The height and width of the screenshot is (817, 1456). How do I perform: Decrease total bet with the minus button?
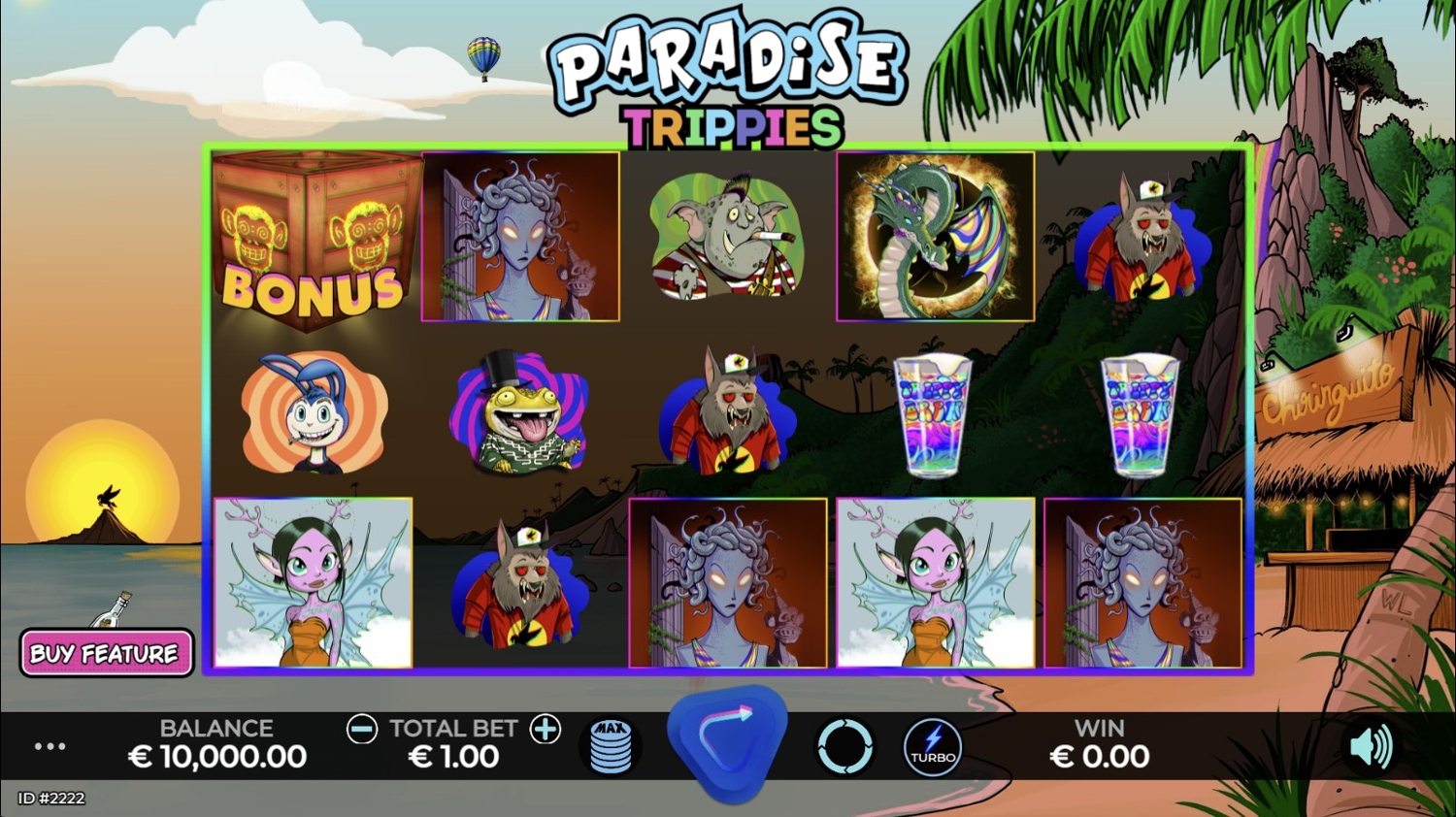pyautogui.click(x=362, y=729)
